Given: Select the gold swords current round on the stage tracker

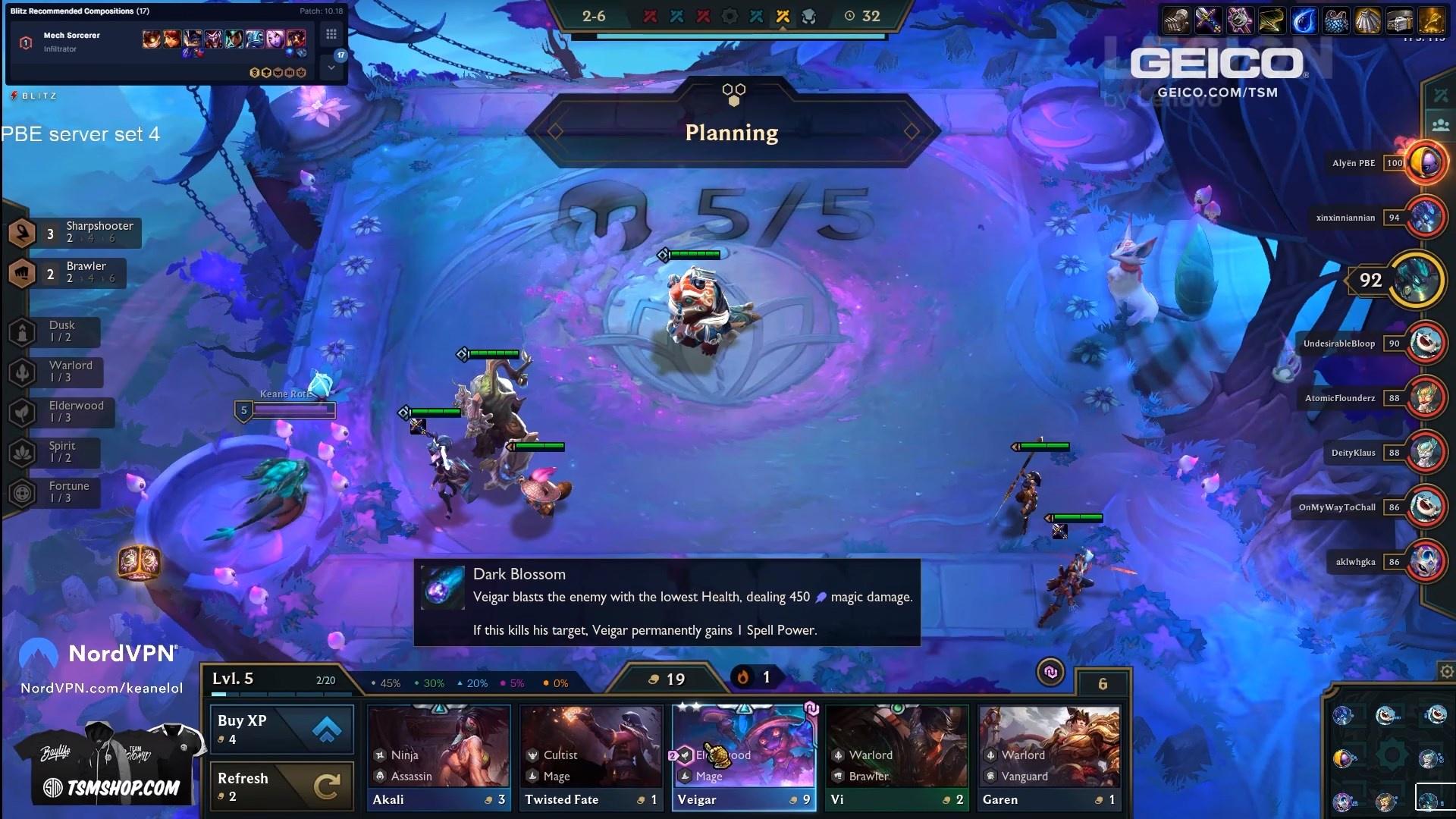Looking at the screenshot, I should click(783, 17).
